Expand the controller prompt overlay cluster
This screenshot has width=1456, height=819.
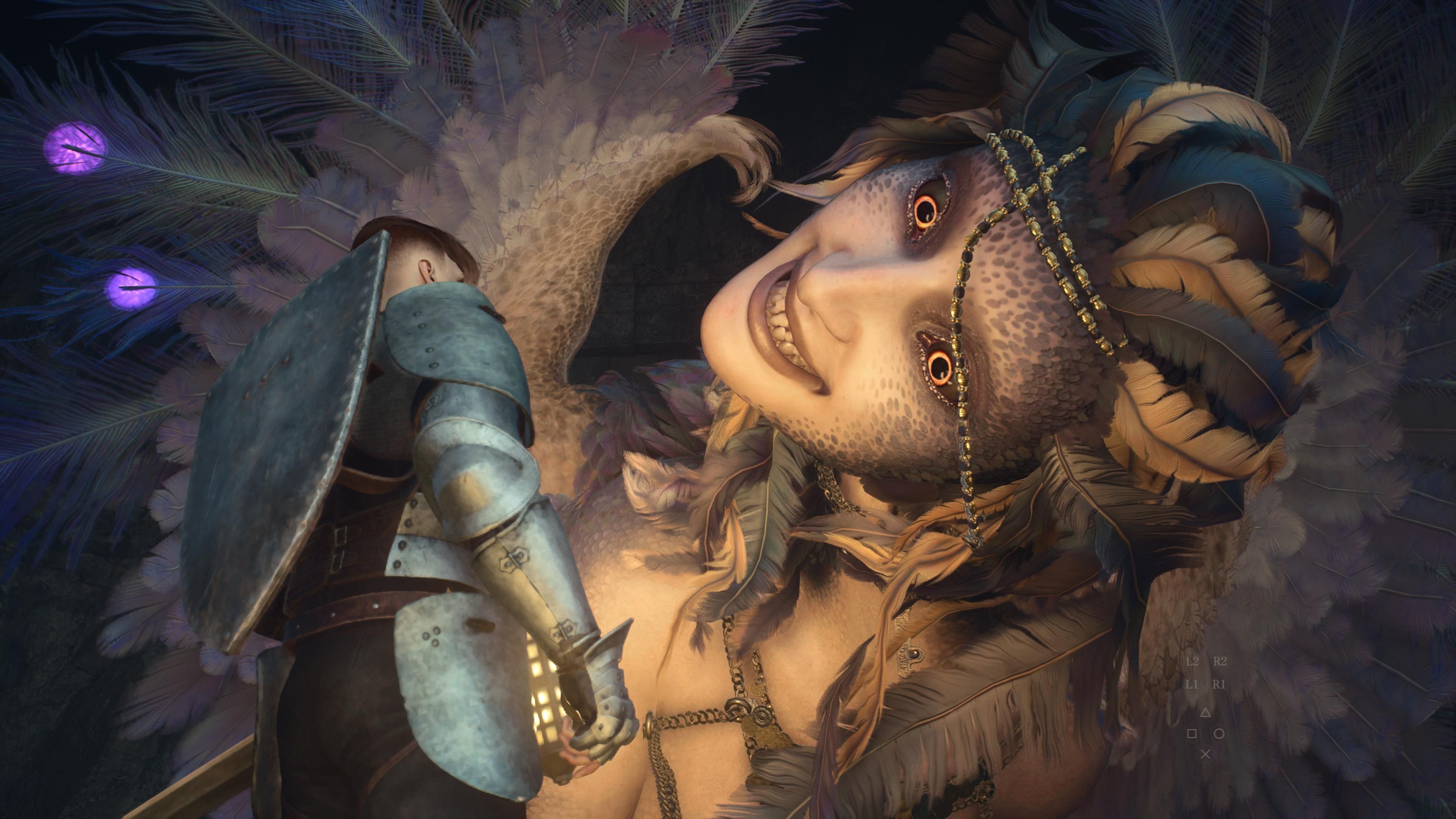point(1206,706)
